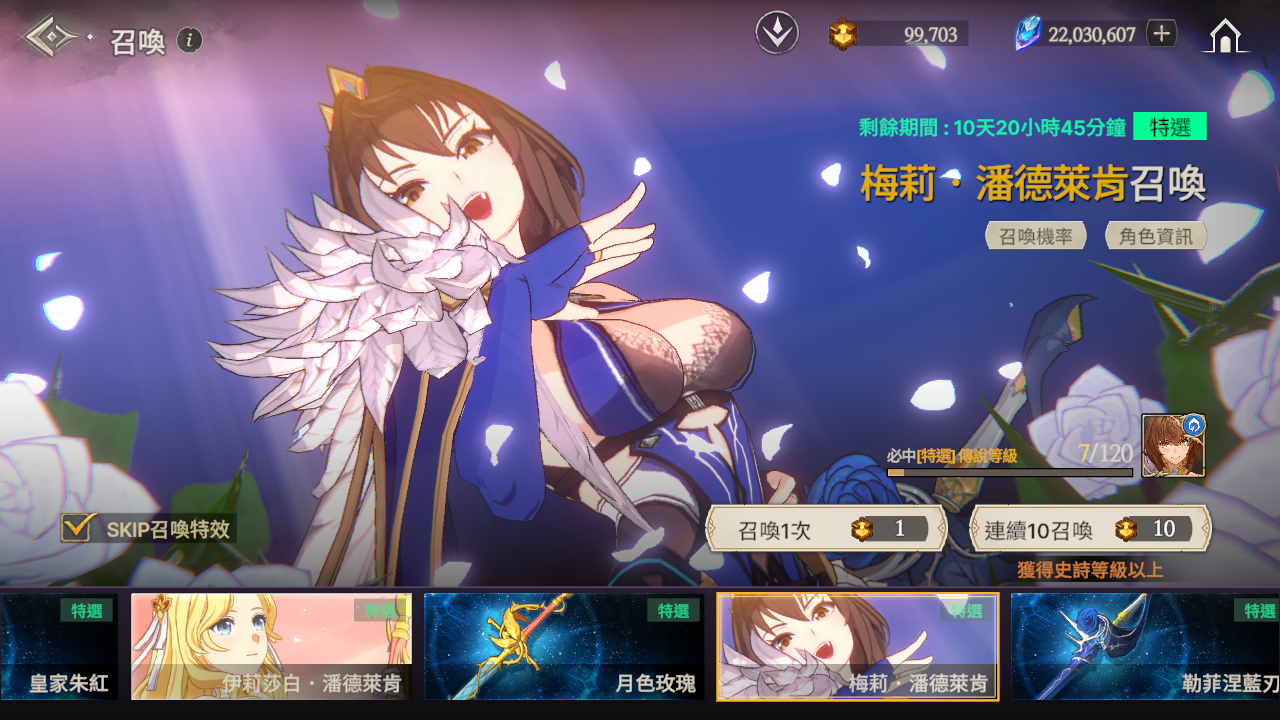Open the summon info icon

point(189,40)
